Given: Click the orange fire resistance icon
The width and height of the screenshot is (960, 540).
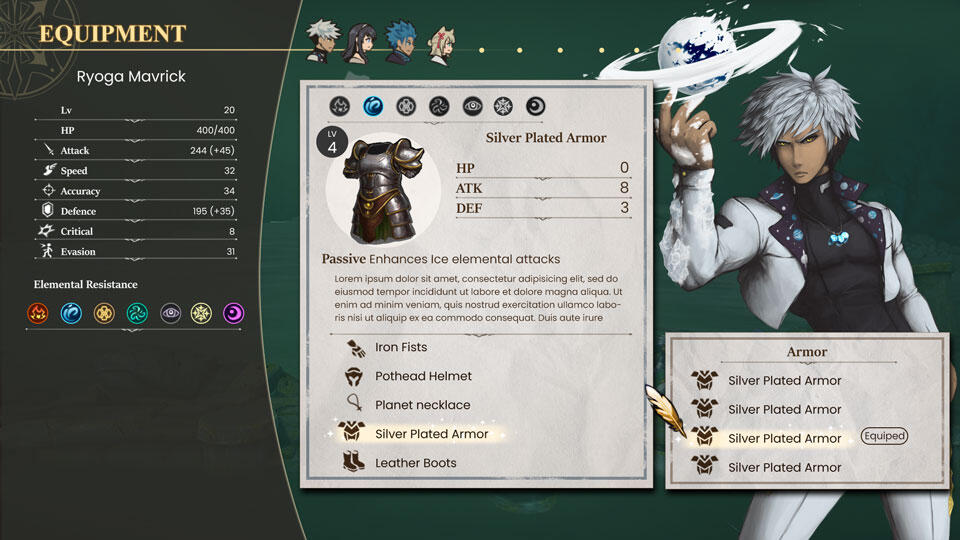Looking at the screenshot, I should pos(38,314).
